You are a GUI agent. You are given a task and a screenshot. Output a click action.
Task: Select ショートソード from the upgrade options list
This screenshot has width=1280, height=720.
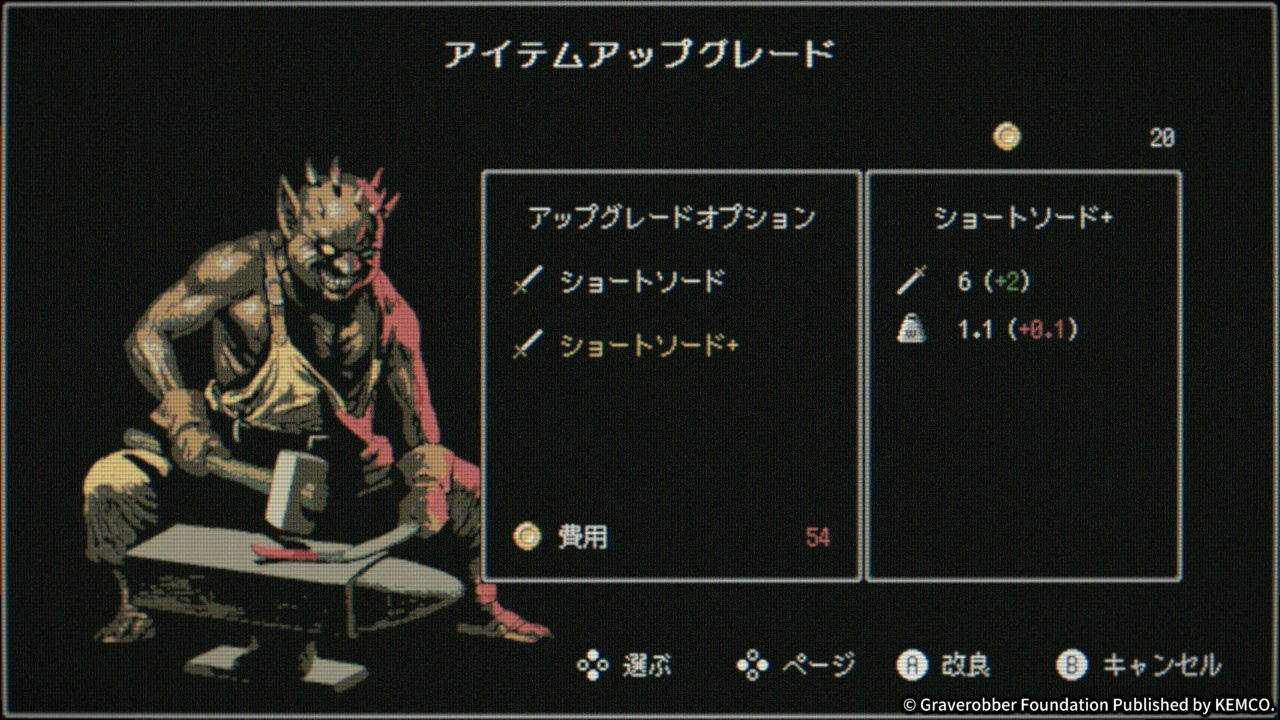(x=610, y=281)
